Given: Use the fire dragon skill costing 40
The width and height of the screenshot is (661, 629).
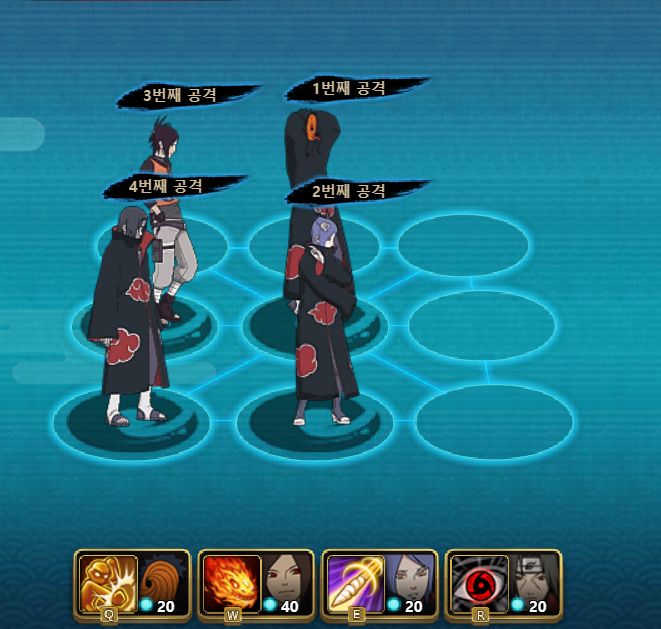Looking at the screenshot, I should point(231,582).
